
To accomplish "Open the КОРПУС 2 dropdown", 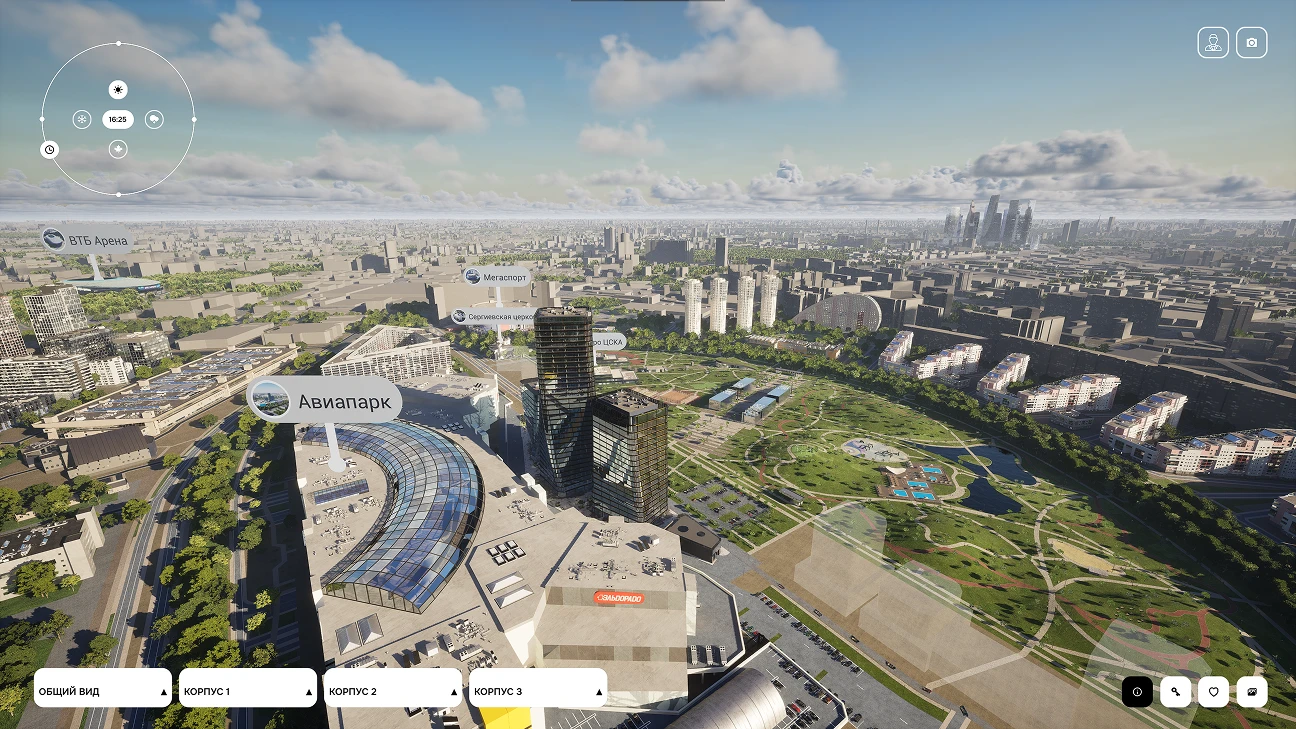I will (392, 688).
